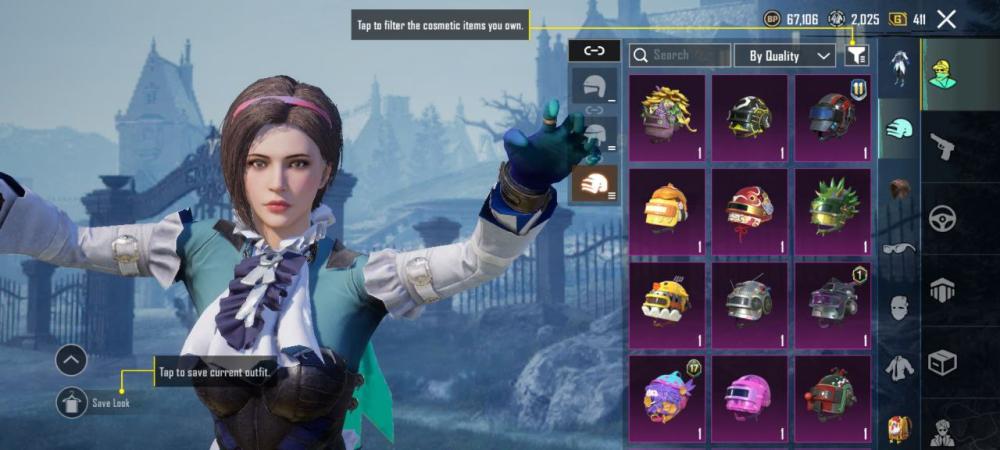Open the By Quality sort dropdown
Screen dimensions: 1000x450
point(785,56)
